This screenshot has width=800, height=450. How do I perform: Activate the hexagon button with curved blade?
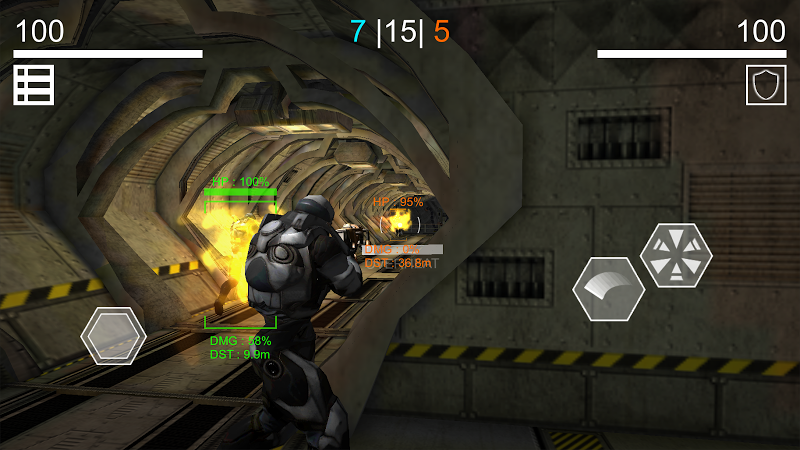coord(608,289)
